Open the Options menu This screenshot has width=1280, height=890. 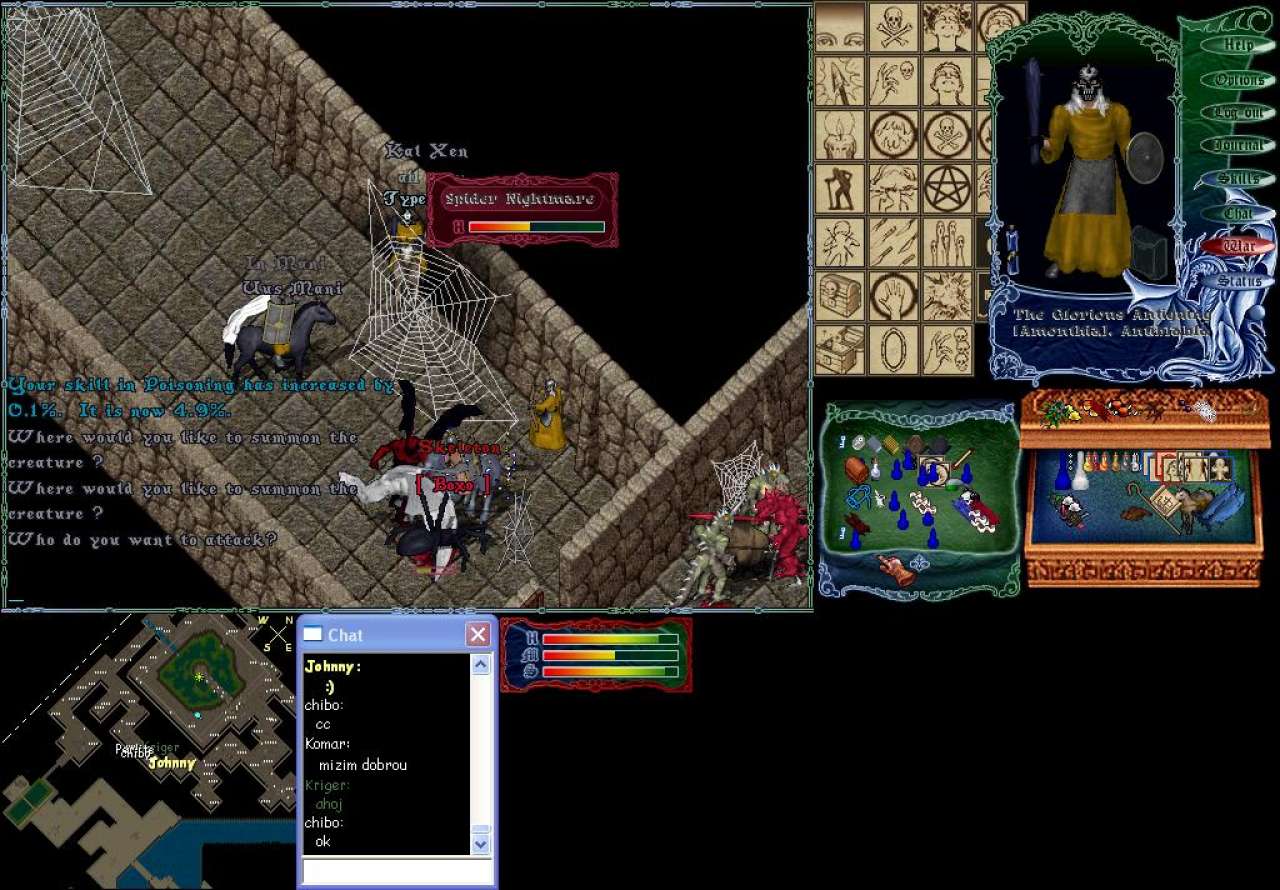1238,80
